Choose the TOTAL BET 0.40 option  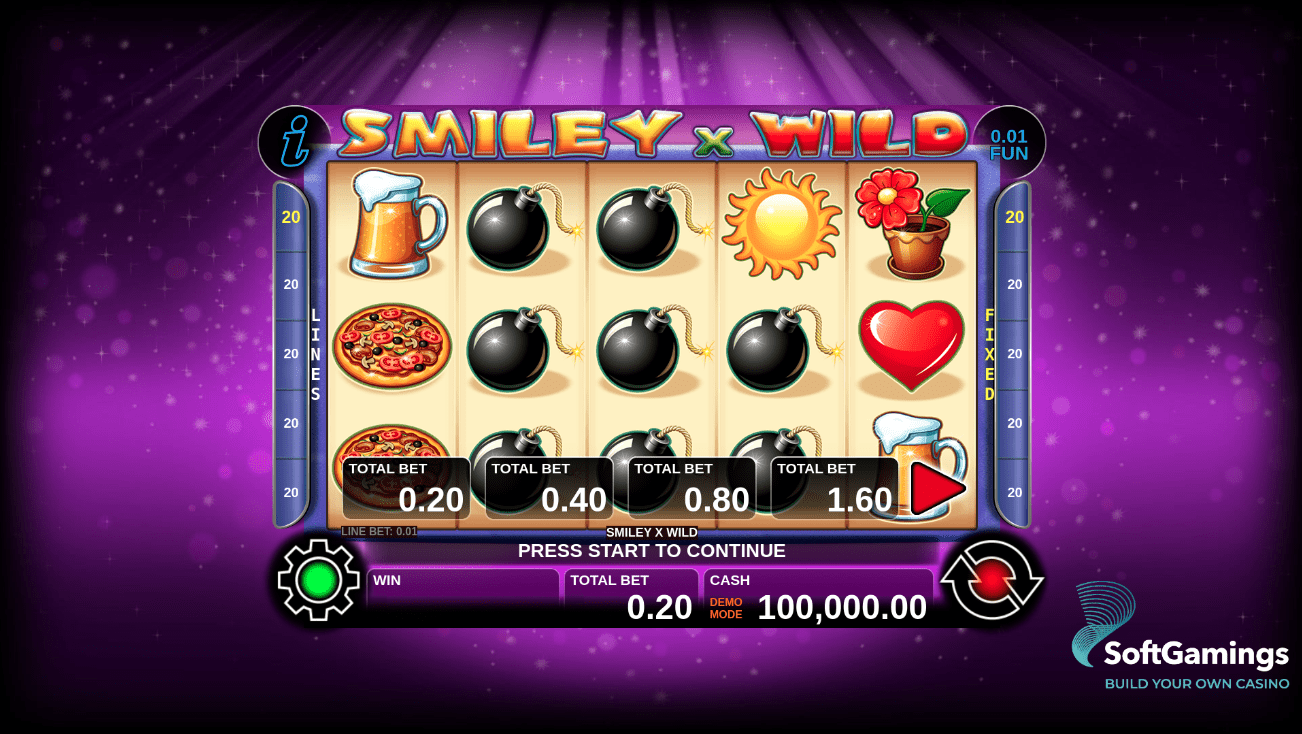(x=547, y=485)
